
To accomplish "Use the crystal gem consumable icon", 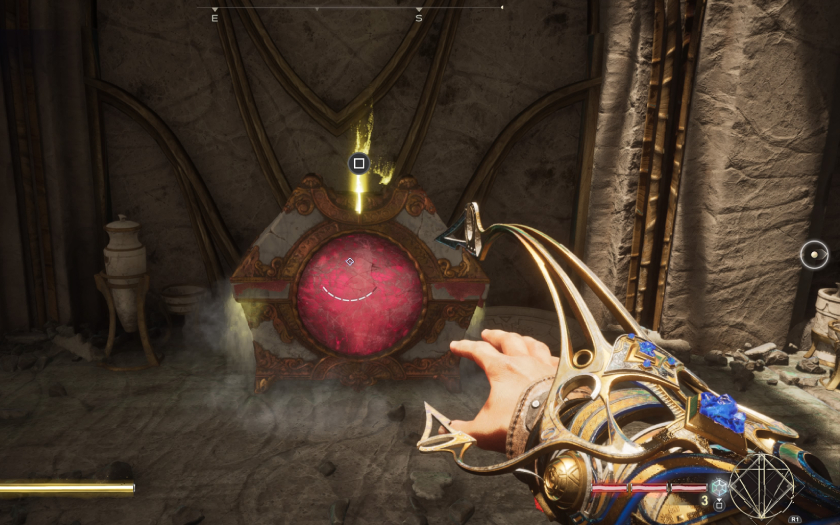I will coord(719,487).
